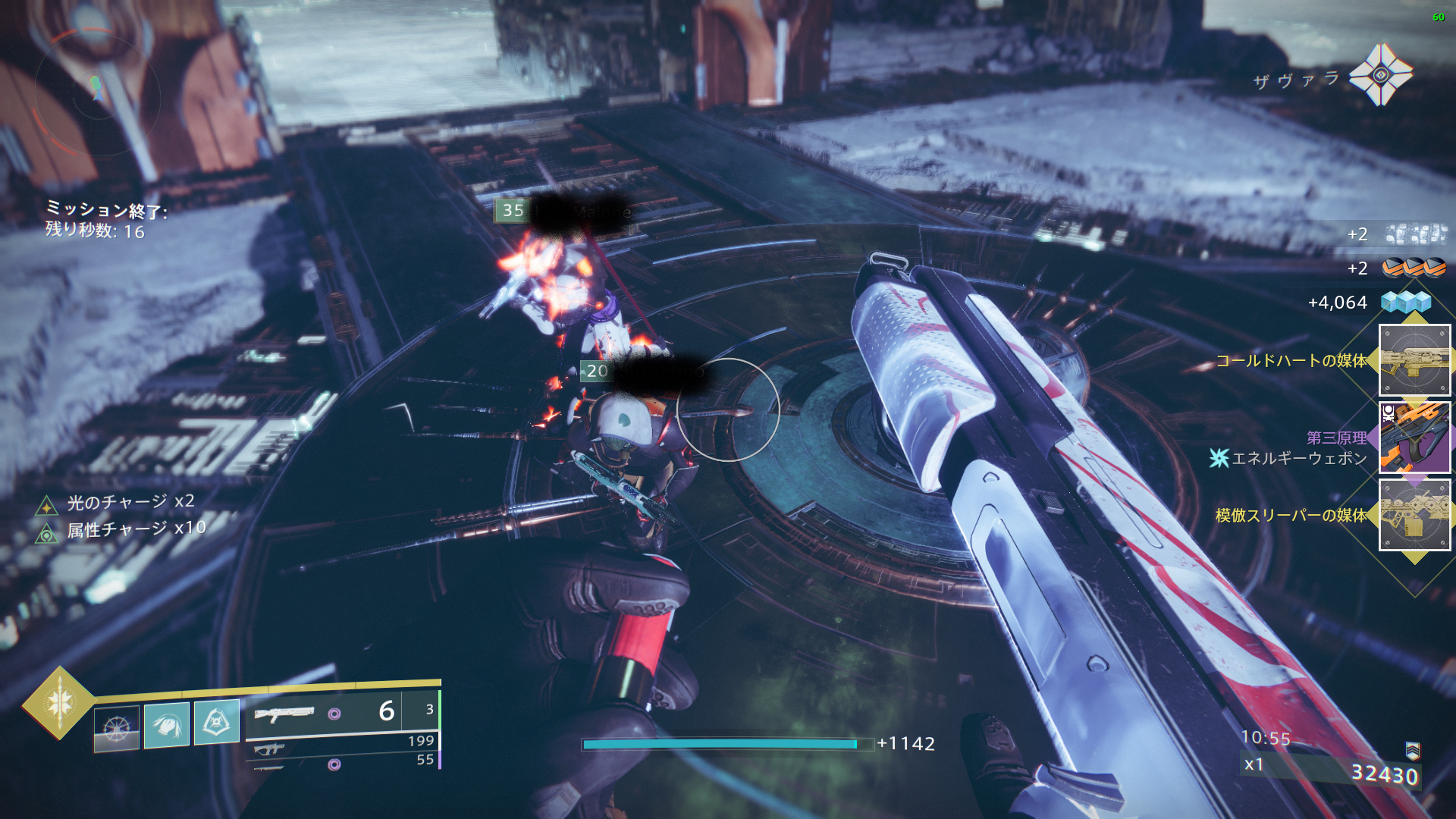Screen dimensions: 1456x819
Task: Click the 光のチャージ x2 buff icon
Action: [47, 505]
